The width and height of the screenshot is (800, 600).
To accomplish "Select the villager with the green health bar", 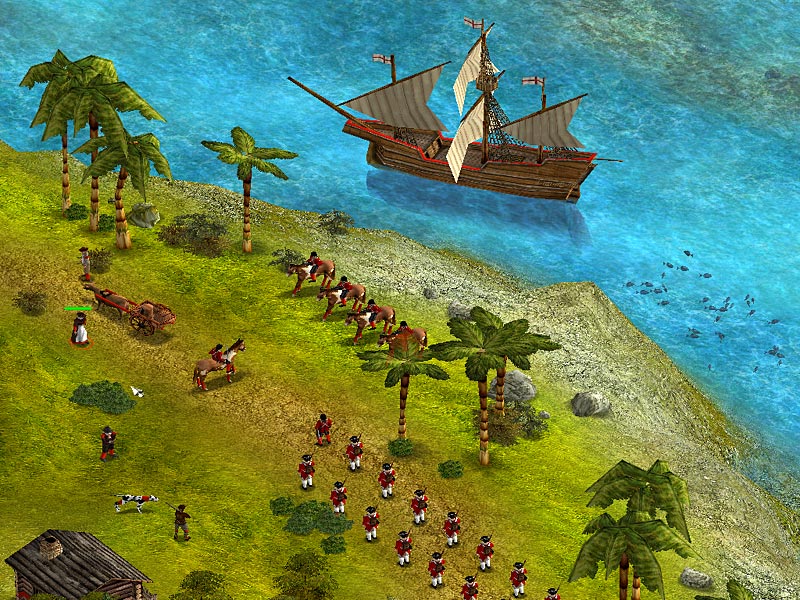I will (x=79, y=329).
